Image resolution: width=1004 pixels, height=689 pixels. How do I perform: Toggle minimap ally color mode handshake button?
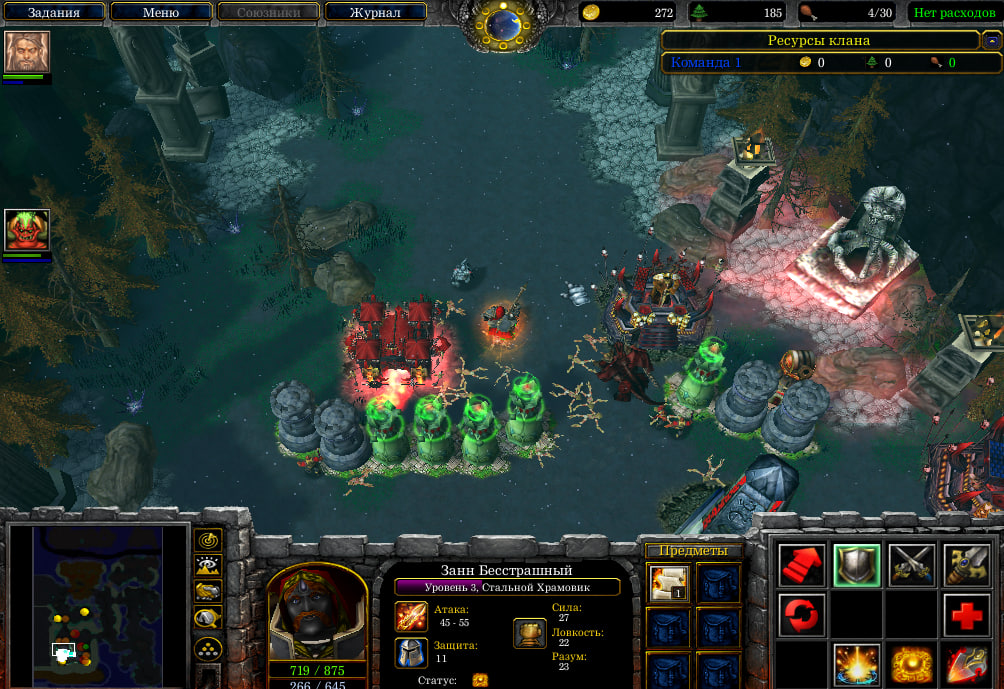click(x=208, y=592)
